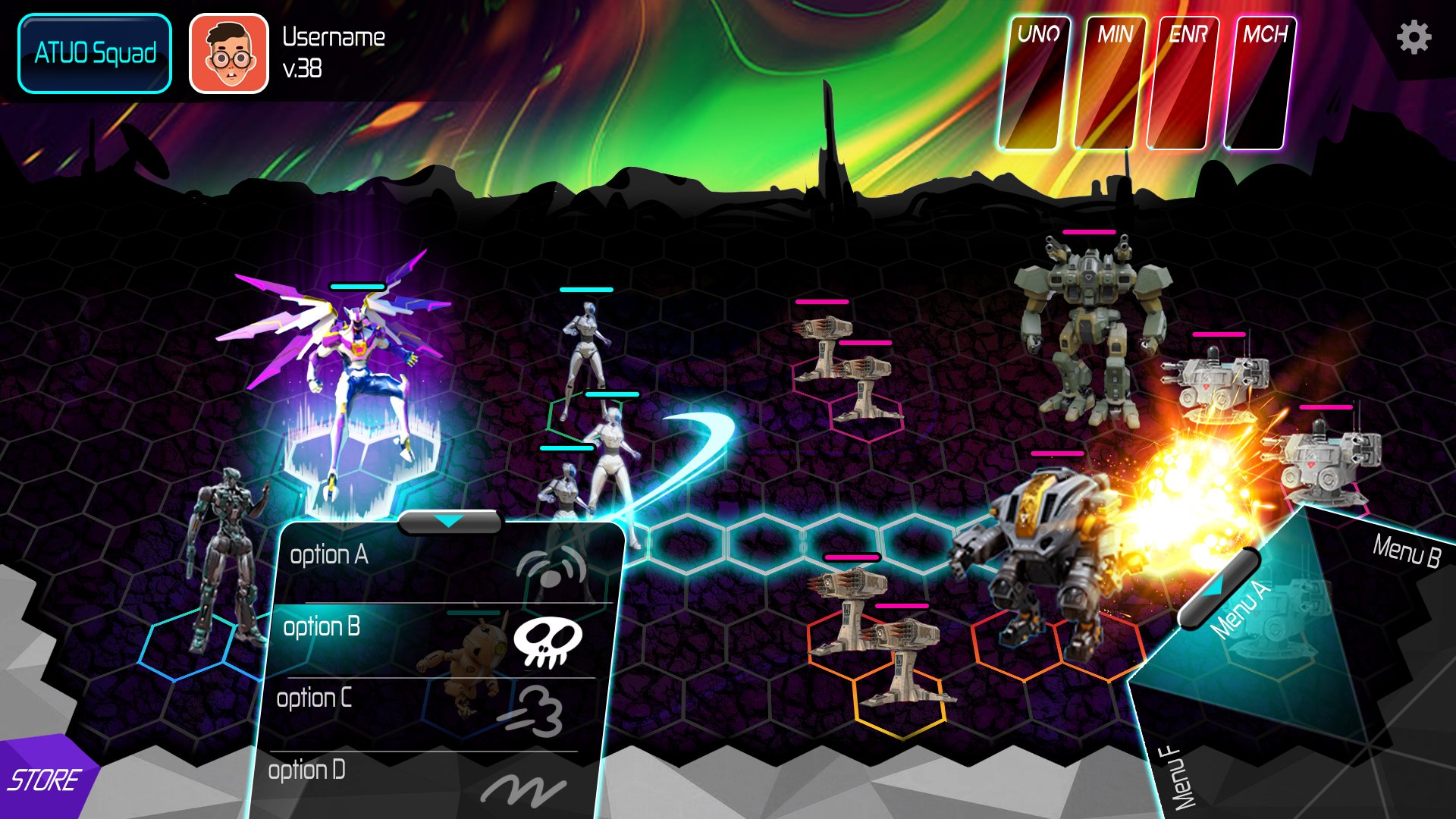Open the ATUO Squad panel

95,54
